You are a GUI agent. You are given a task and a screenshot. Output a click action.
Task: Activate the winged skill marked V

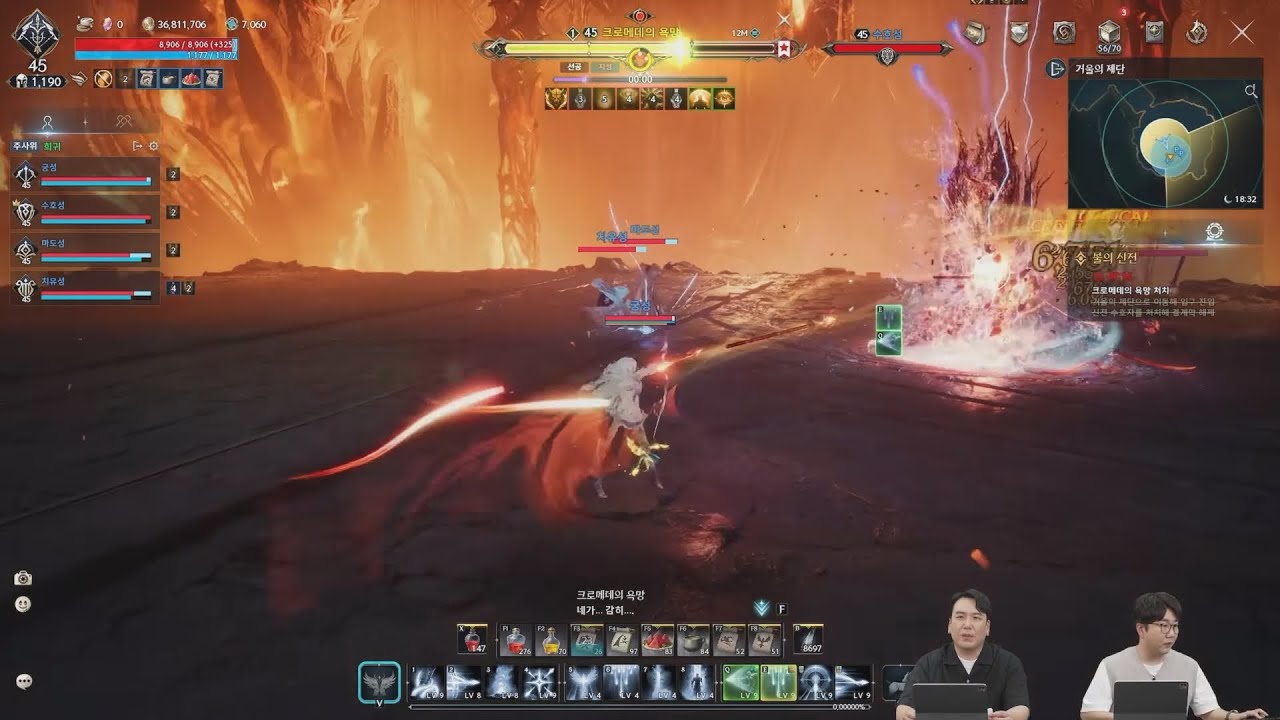tap(379, 683)
